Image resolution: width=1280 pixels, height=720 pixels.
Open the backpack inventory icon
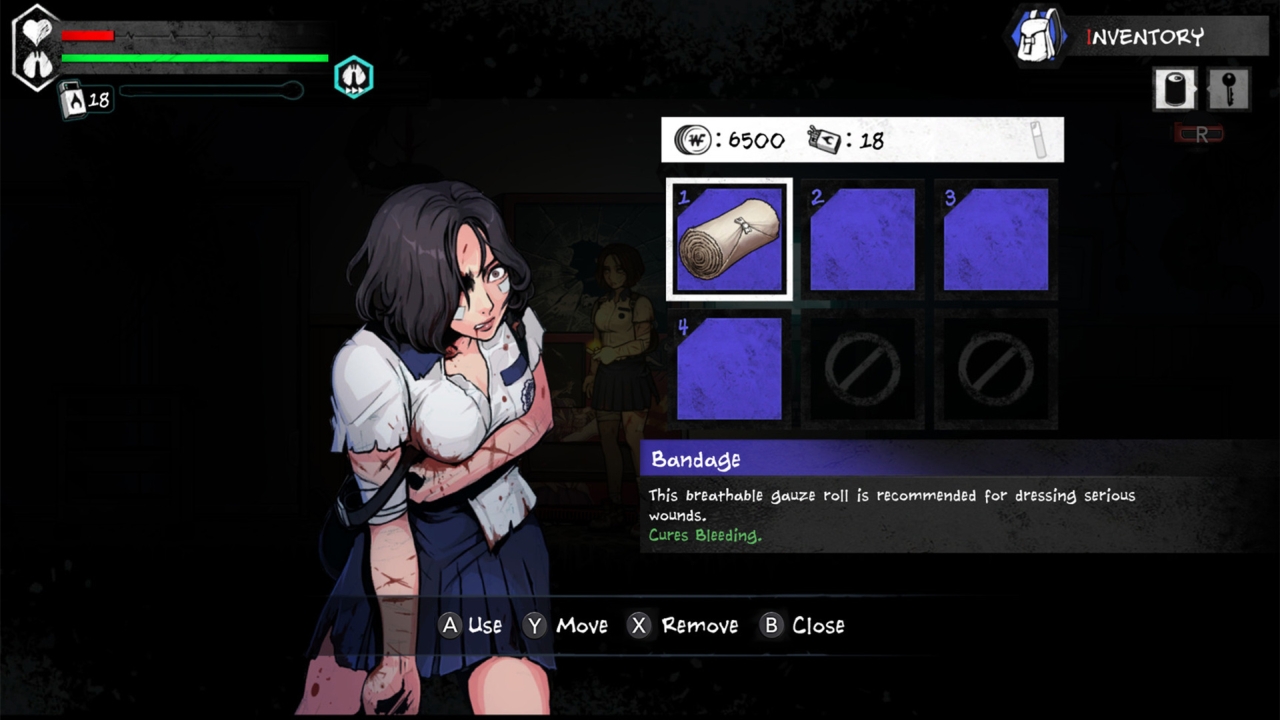[x=1037, y=38]
